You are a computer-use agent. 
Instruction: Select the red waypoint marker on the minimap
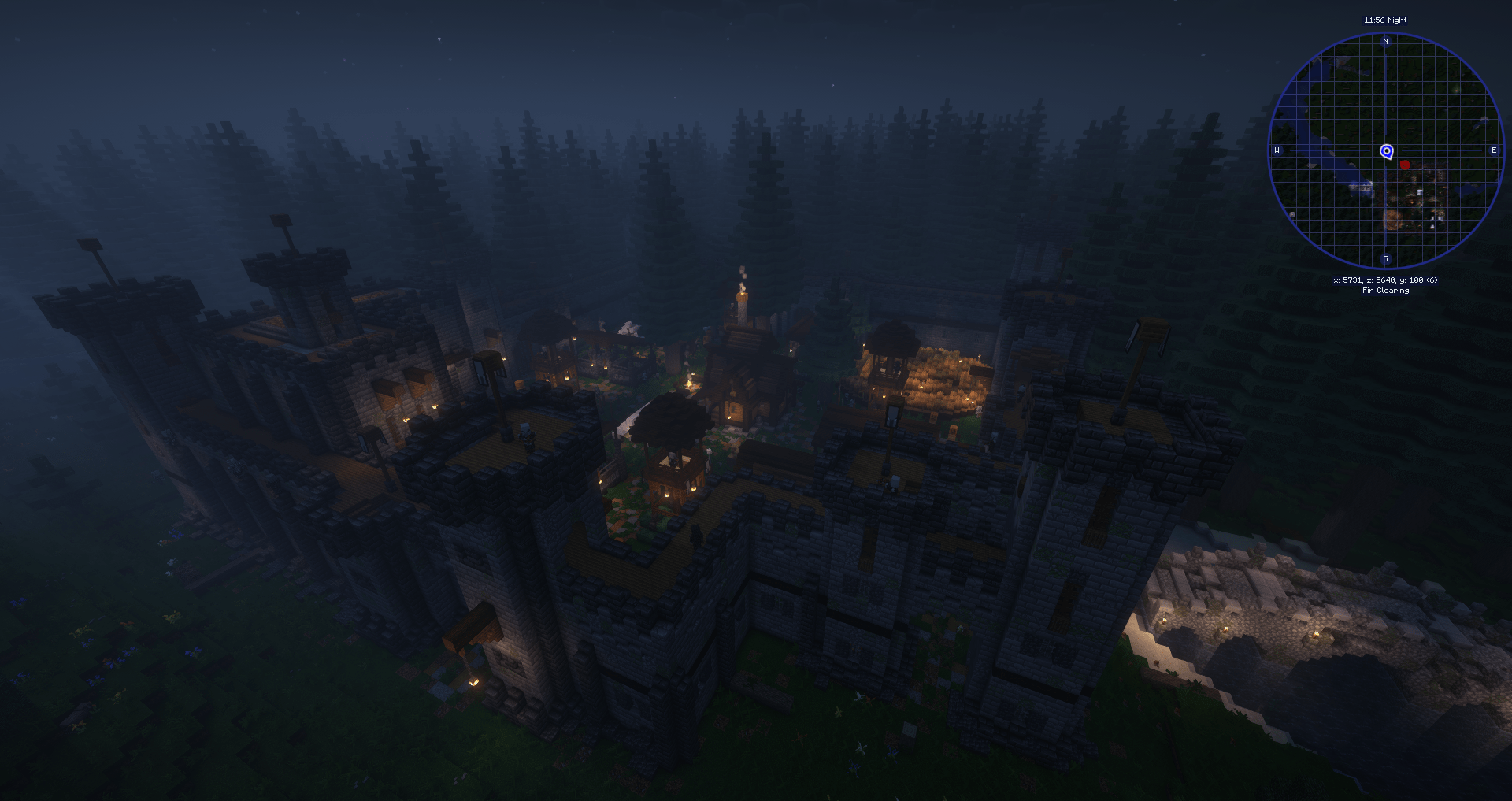[x=1405, y=165]
